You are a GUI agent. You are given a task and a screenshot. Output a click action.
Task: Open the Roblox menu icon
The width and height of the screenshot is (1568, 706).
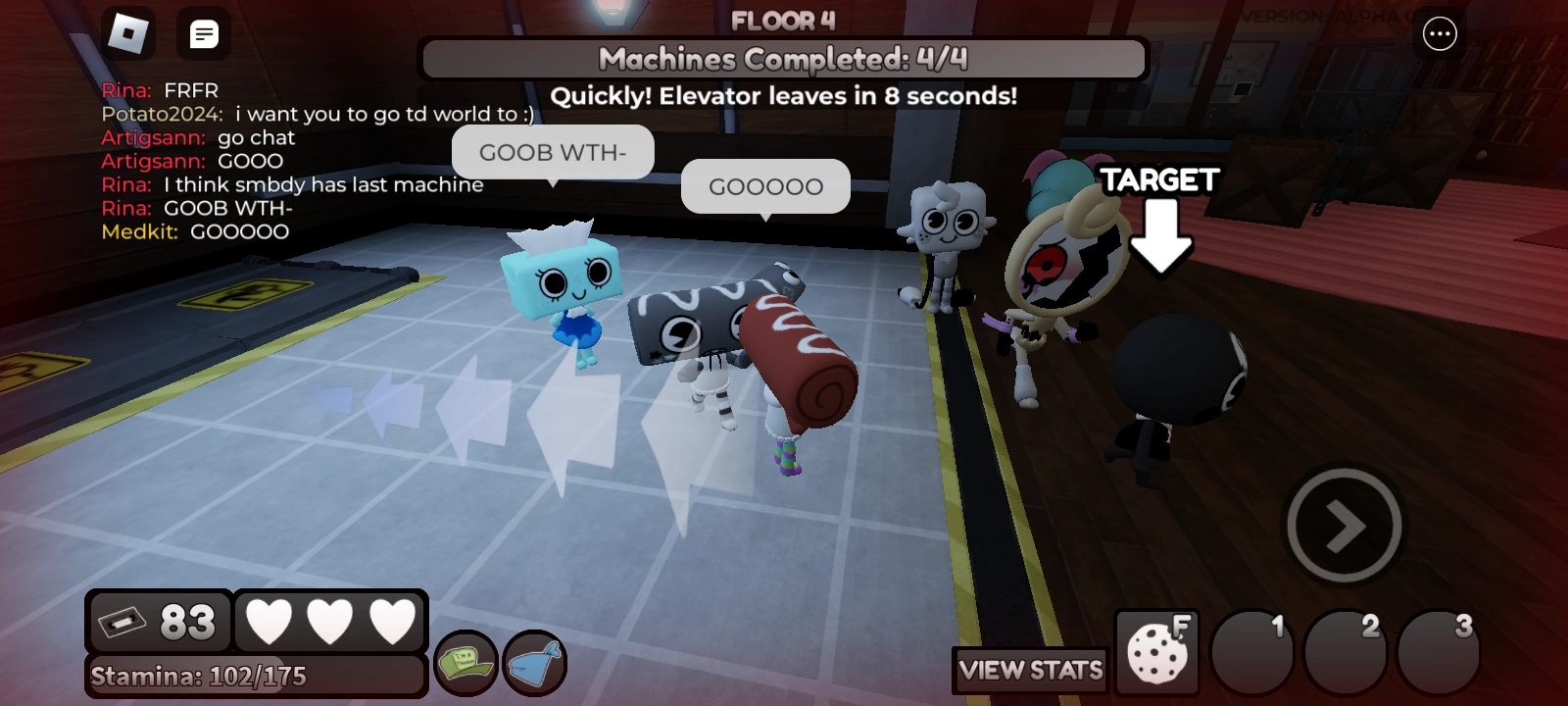pyautogui.click(x=128, y=32)
